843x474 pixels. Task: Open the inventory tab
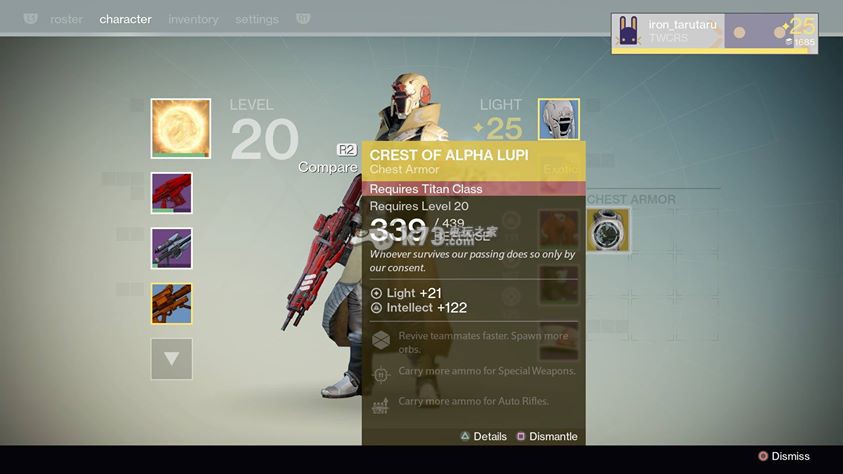pos(194,19)
